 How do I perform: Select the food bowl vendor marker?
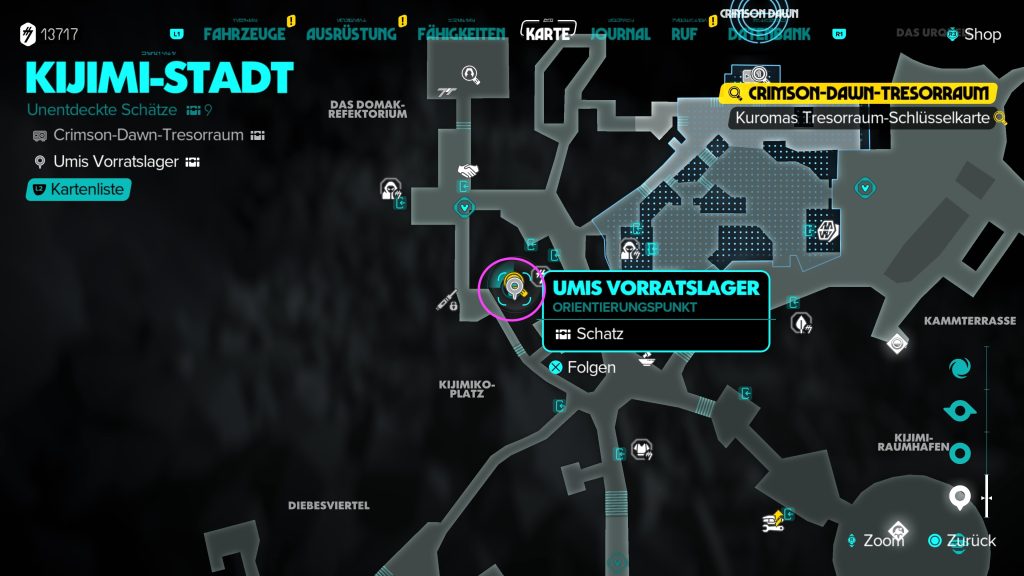click(x=647, y=358)
